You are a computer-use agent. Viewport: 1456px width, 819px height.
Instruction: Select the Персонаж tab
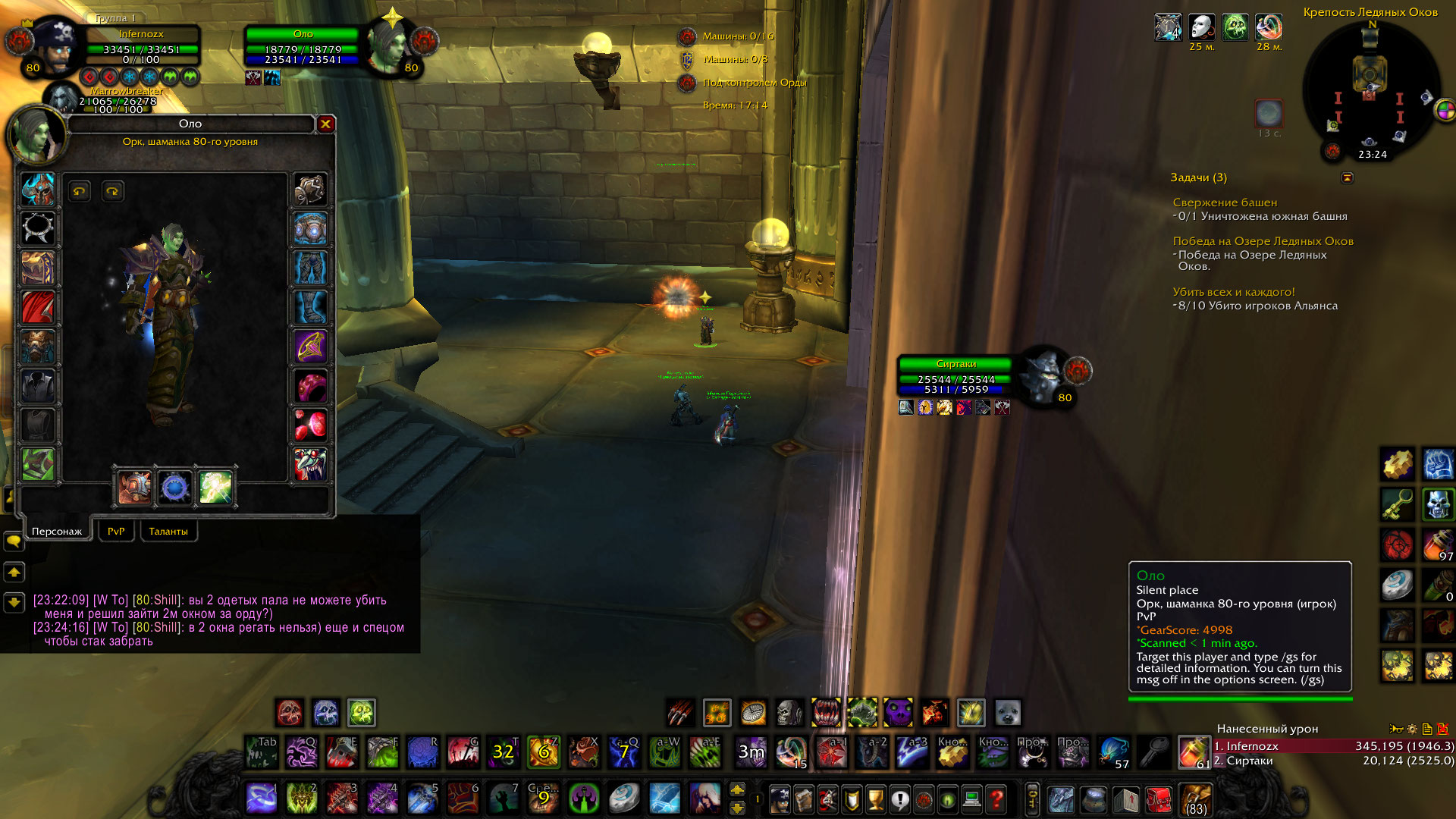[x=57, y=532]
